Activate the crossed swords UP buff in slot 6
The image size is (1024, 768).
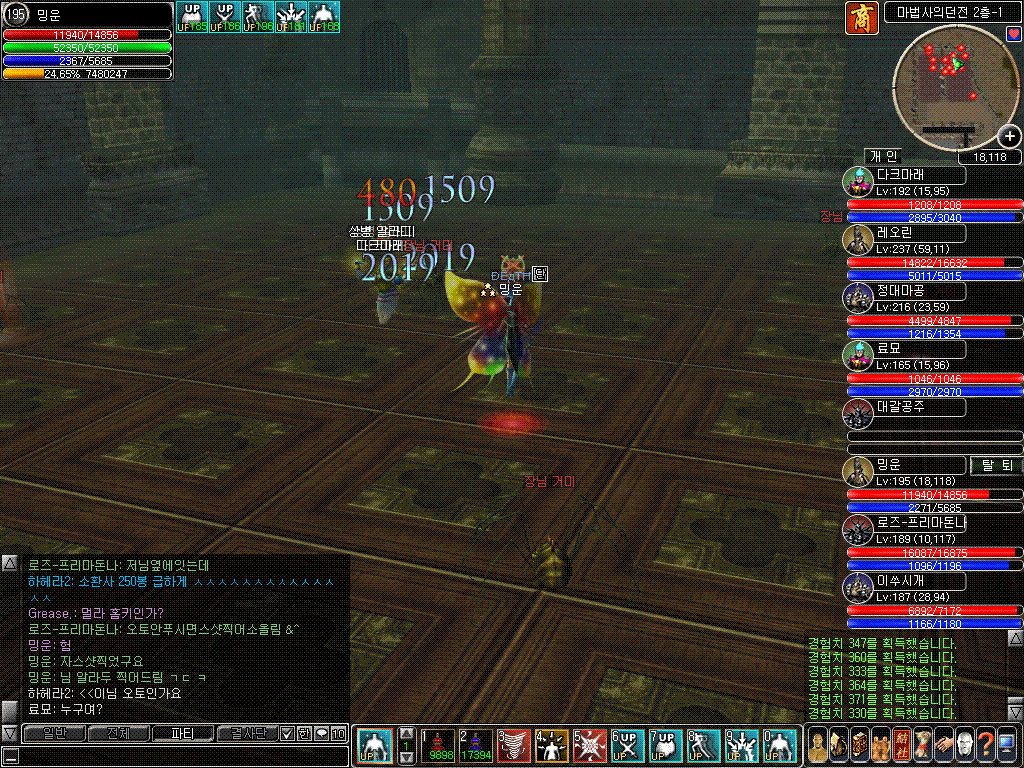point(625,746)
